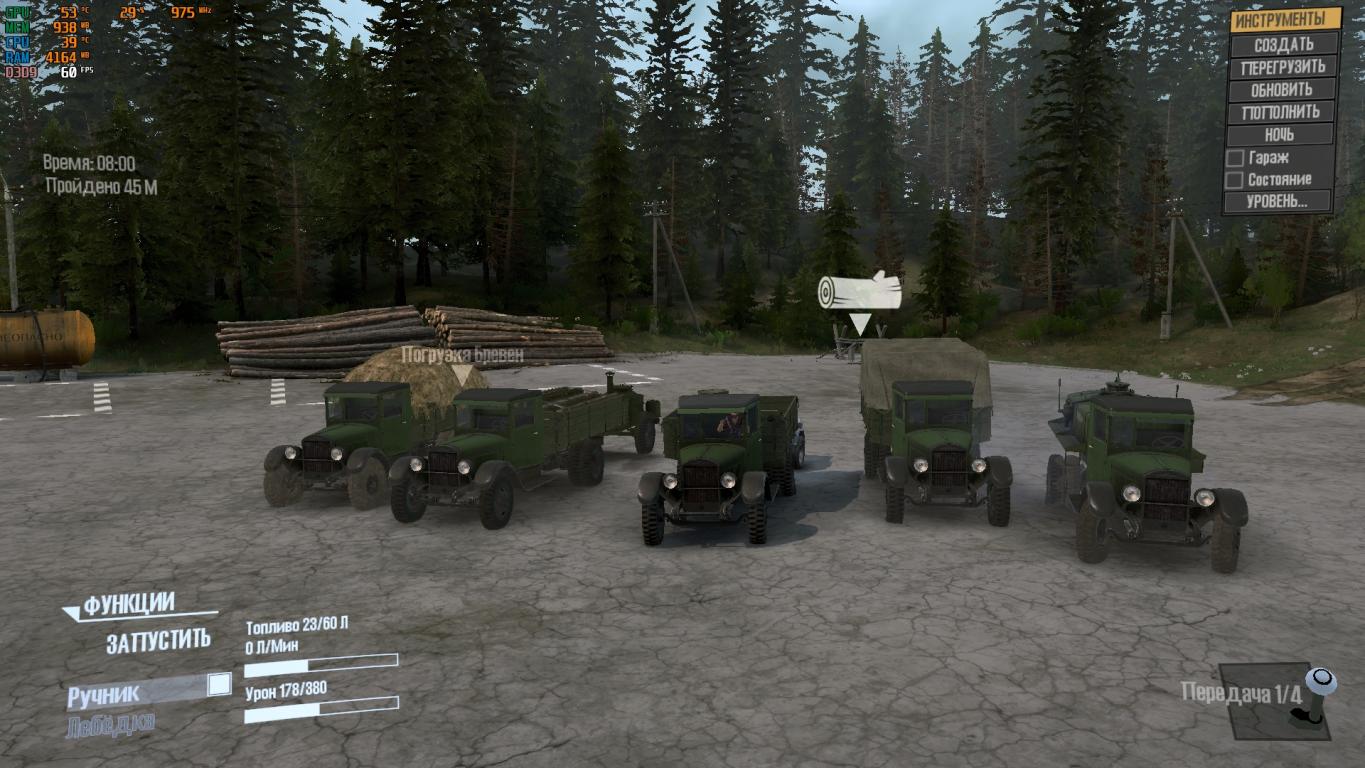Click the ИНСТРУМЕНТЫ tools header
1365x768 pixels.
(x=1285, y=20)
